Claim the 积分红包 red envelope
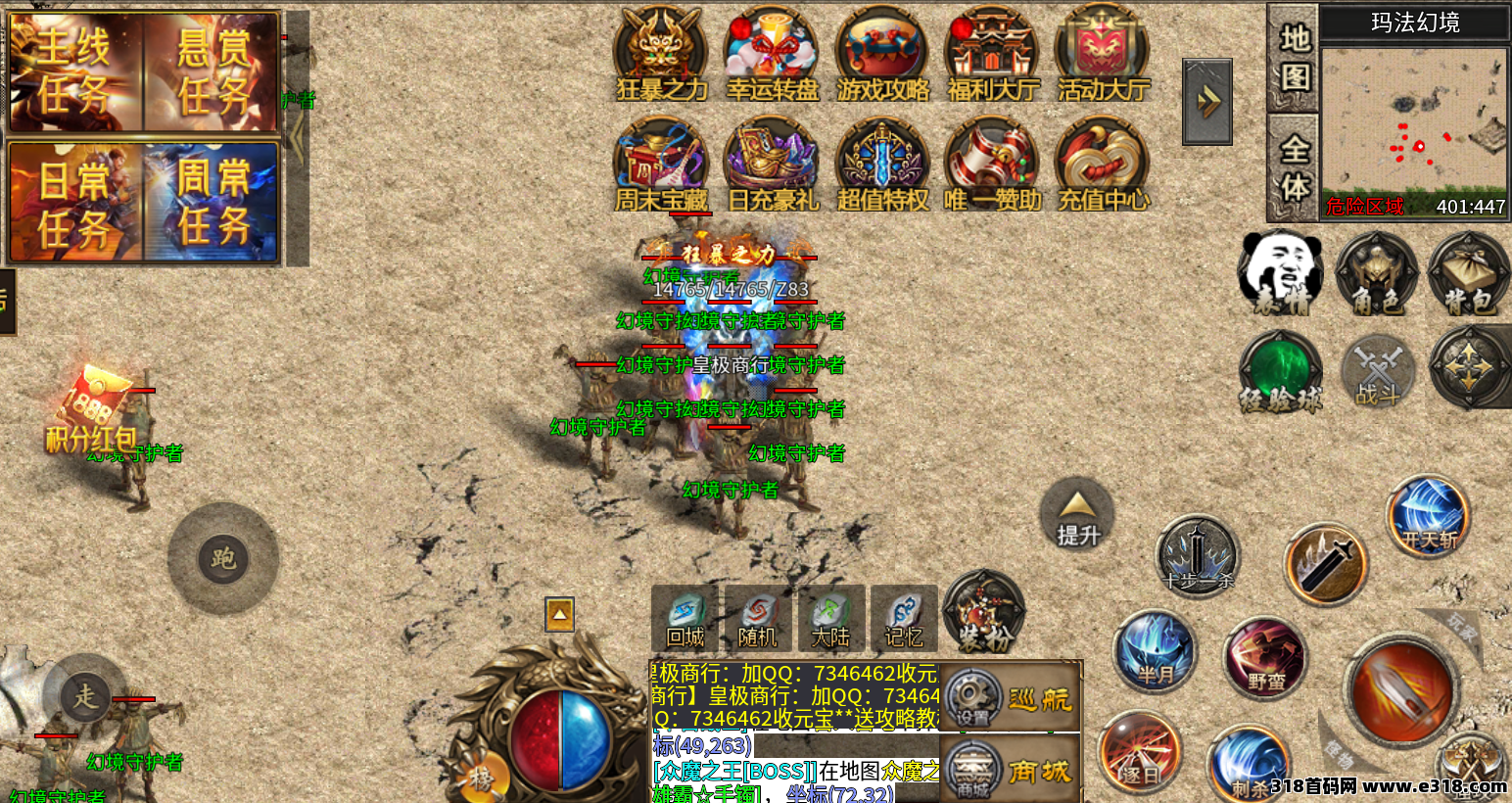Image resolution: width=1512 pixels, height=803 pixels. tap(93, 409)
